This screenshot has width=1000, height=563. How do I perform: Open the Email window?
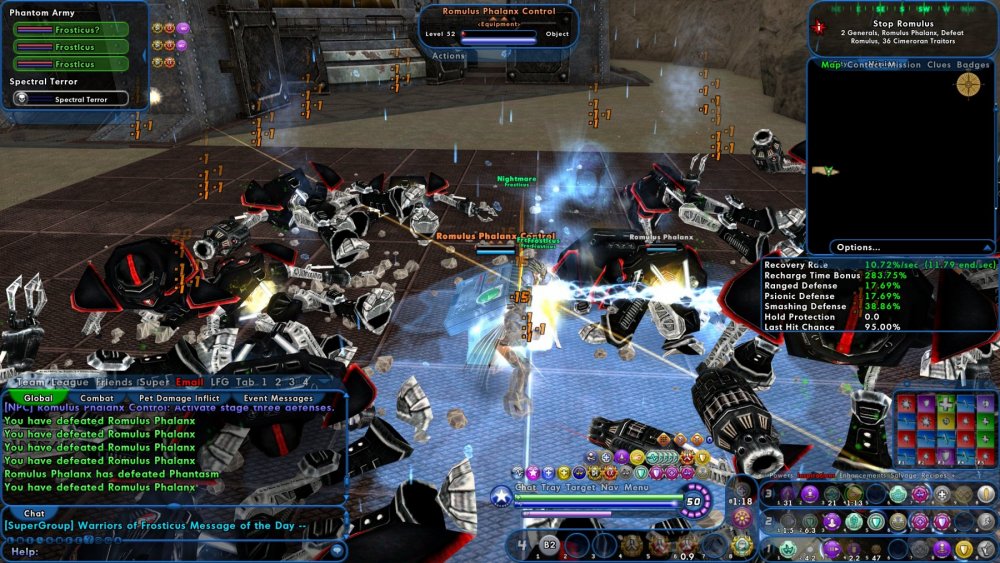[189, 382]
